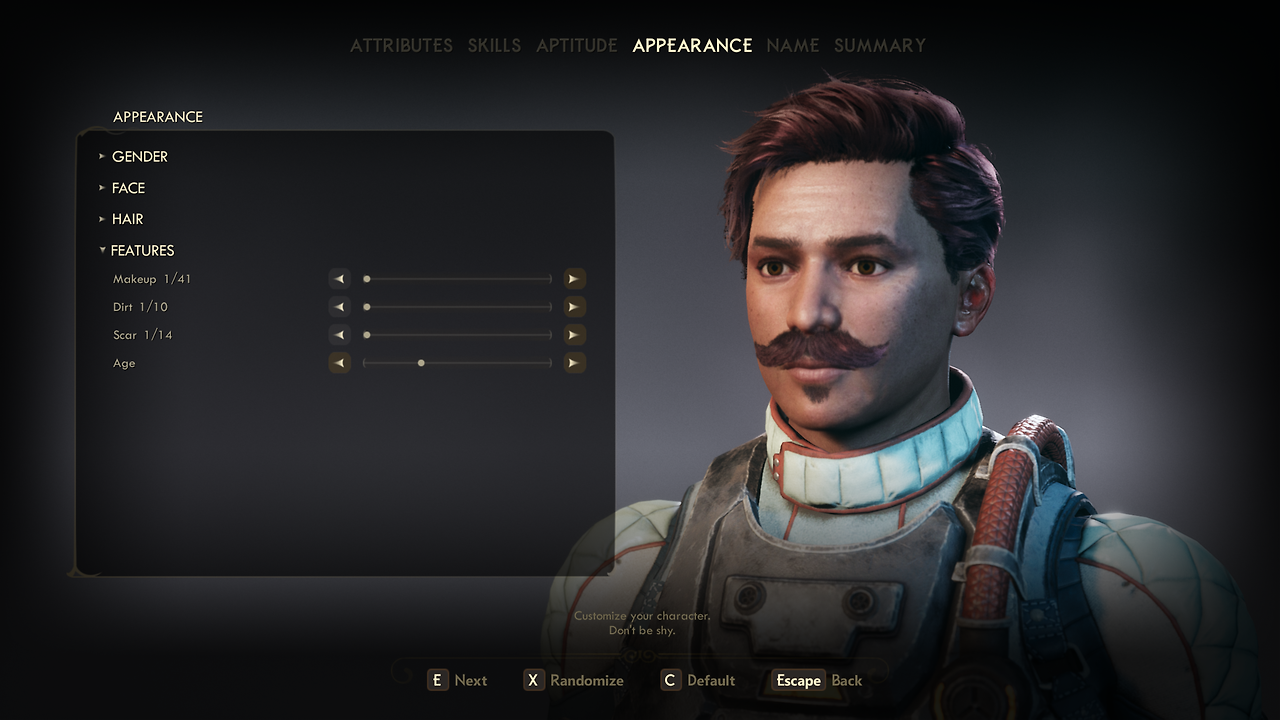The height and width of the screenshot is (720, 1280).
Task: Open the Hair section
Action: click(x=127, y=219)
